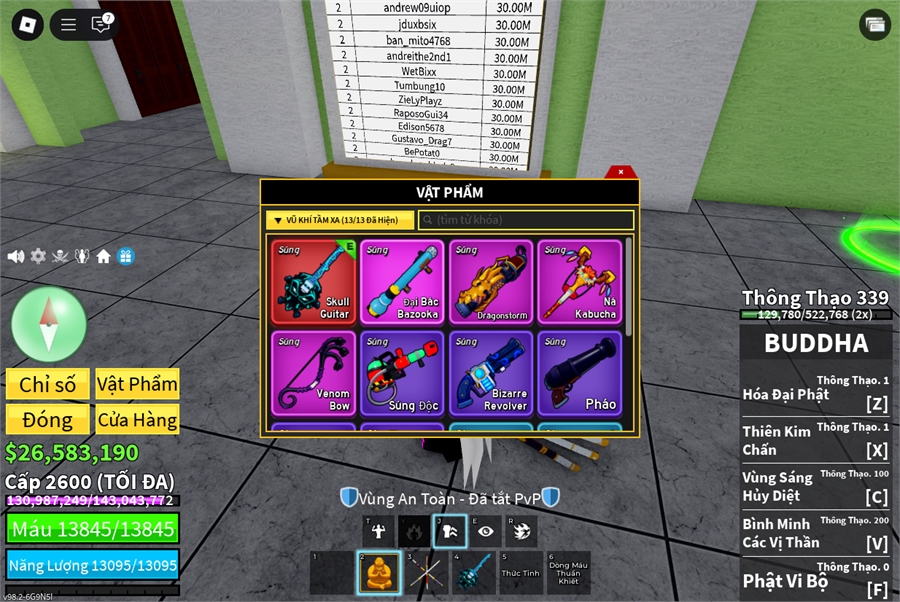Open the Vũ Khí Tầm Xa filter dropdown

340,220
